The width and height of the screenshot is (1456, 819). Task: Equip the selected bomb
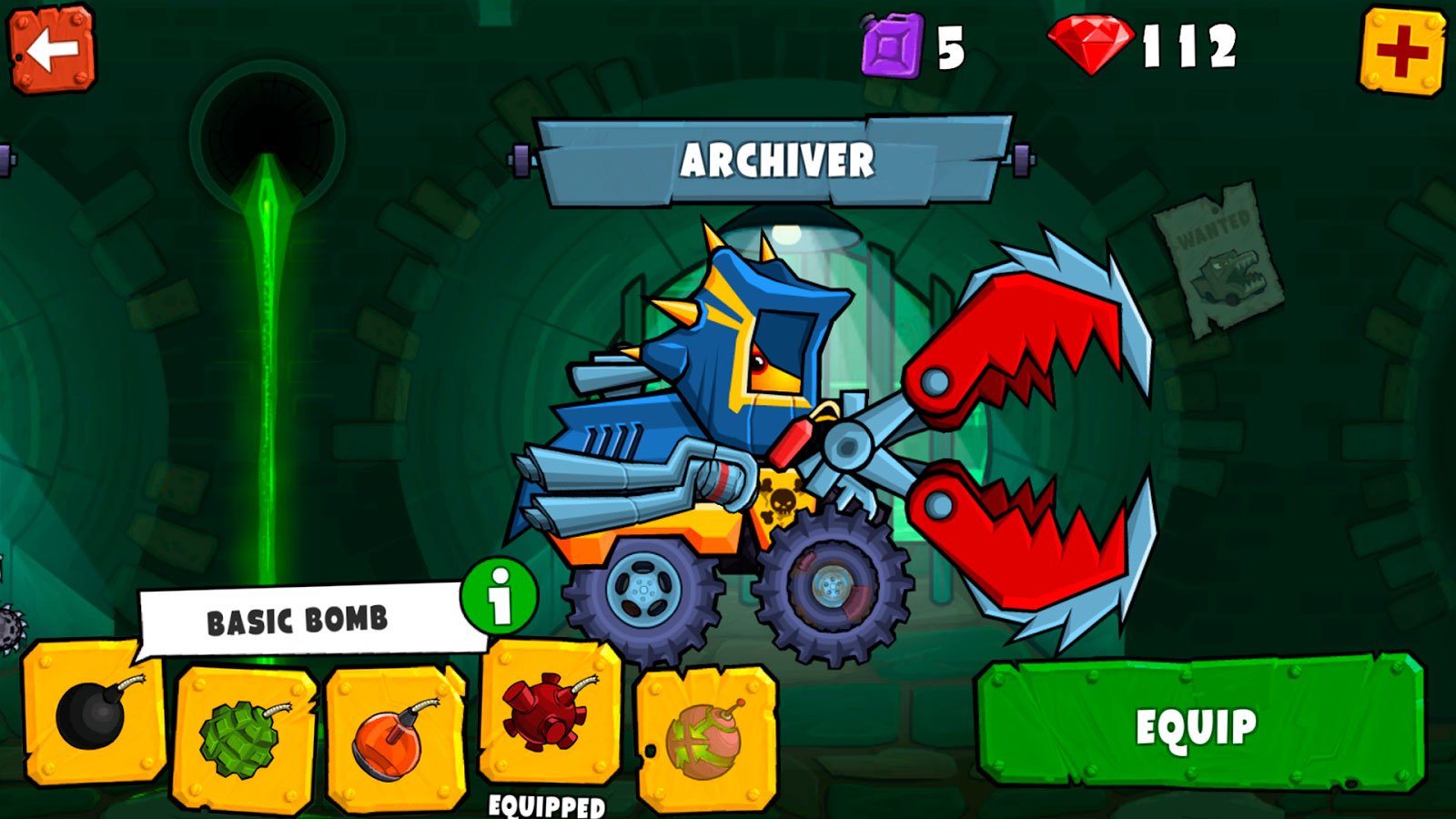coord(1198,725)
